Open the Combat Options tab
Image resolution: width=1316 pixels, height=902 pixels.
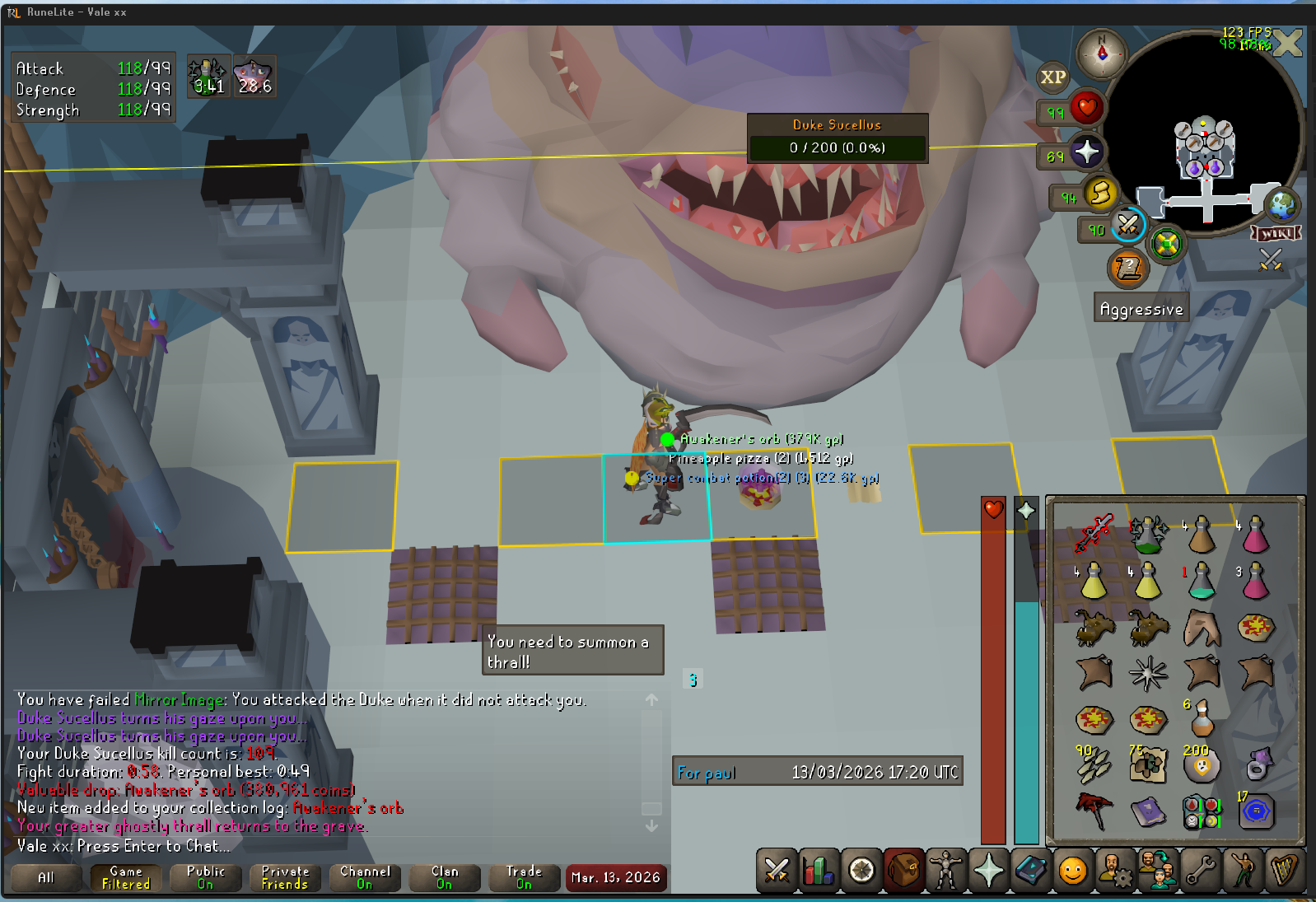(777, 870)
